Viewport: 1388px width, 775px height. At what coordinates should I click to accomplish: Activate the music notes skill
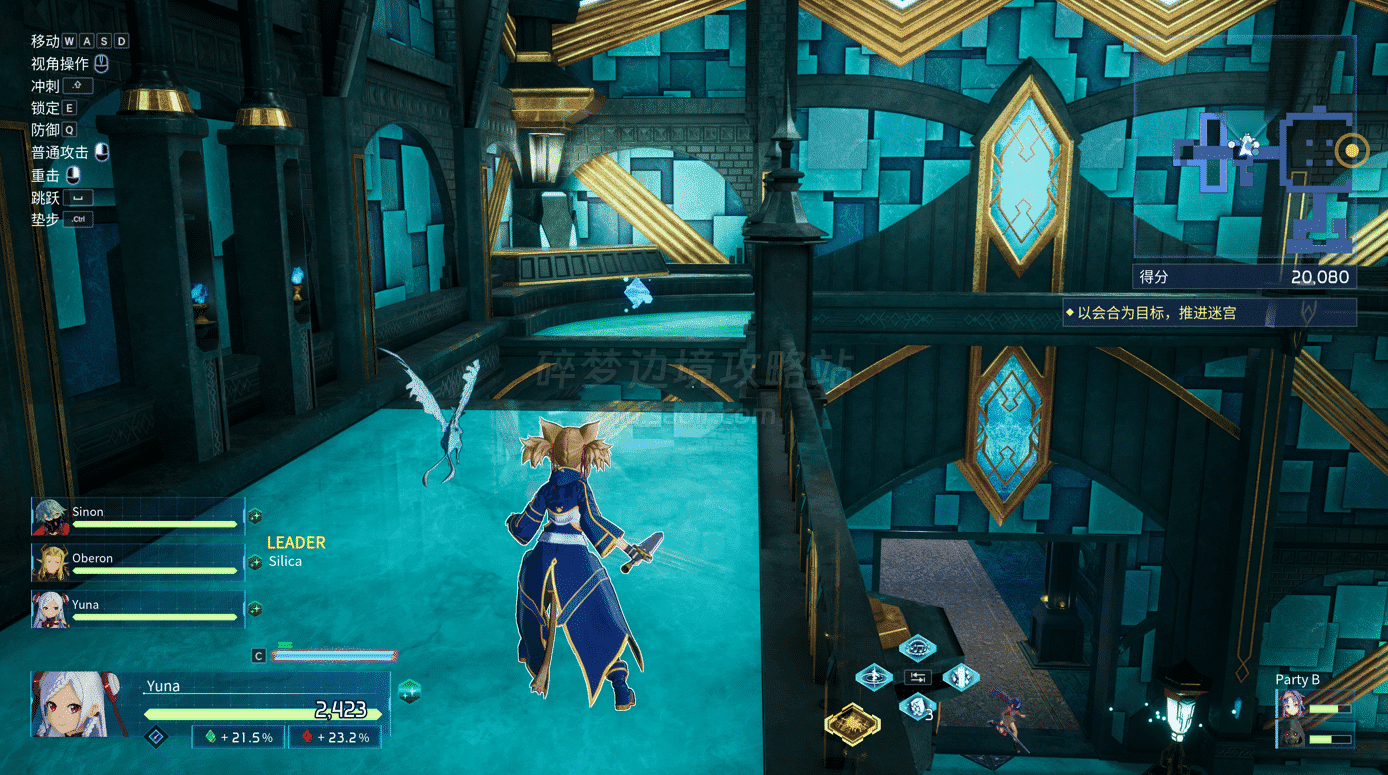pos(917,648)
